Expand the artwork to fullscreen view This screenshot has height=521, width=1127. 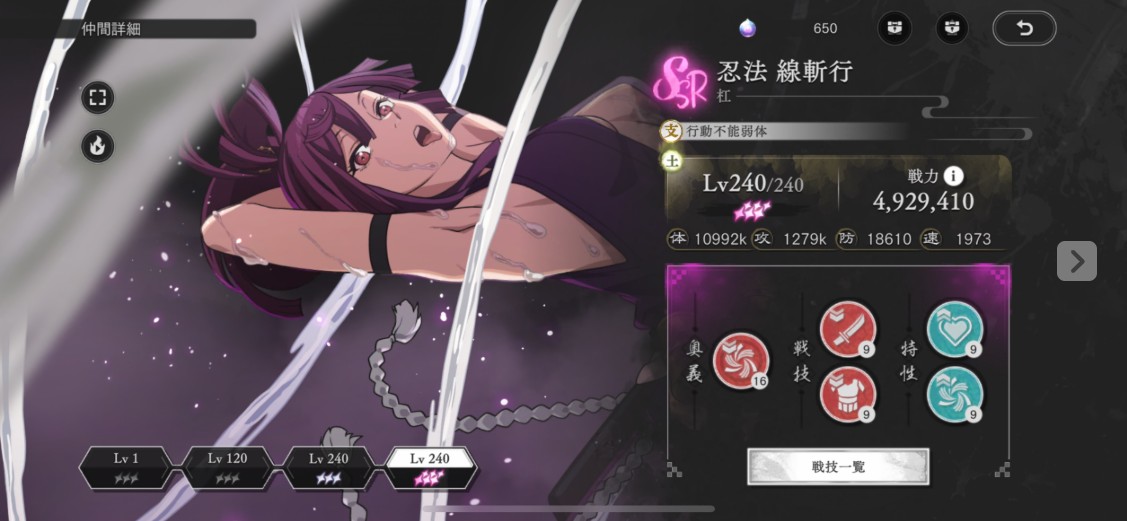click(x=98, y=98)
